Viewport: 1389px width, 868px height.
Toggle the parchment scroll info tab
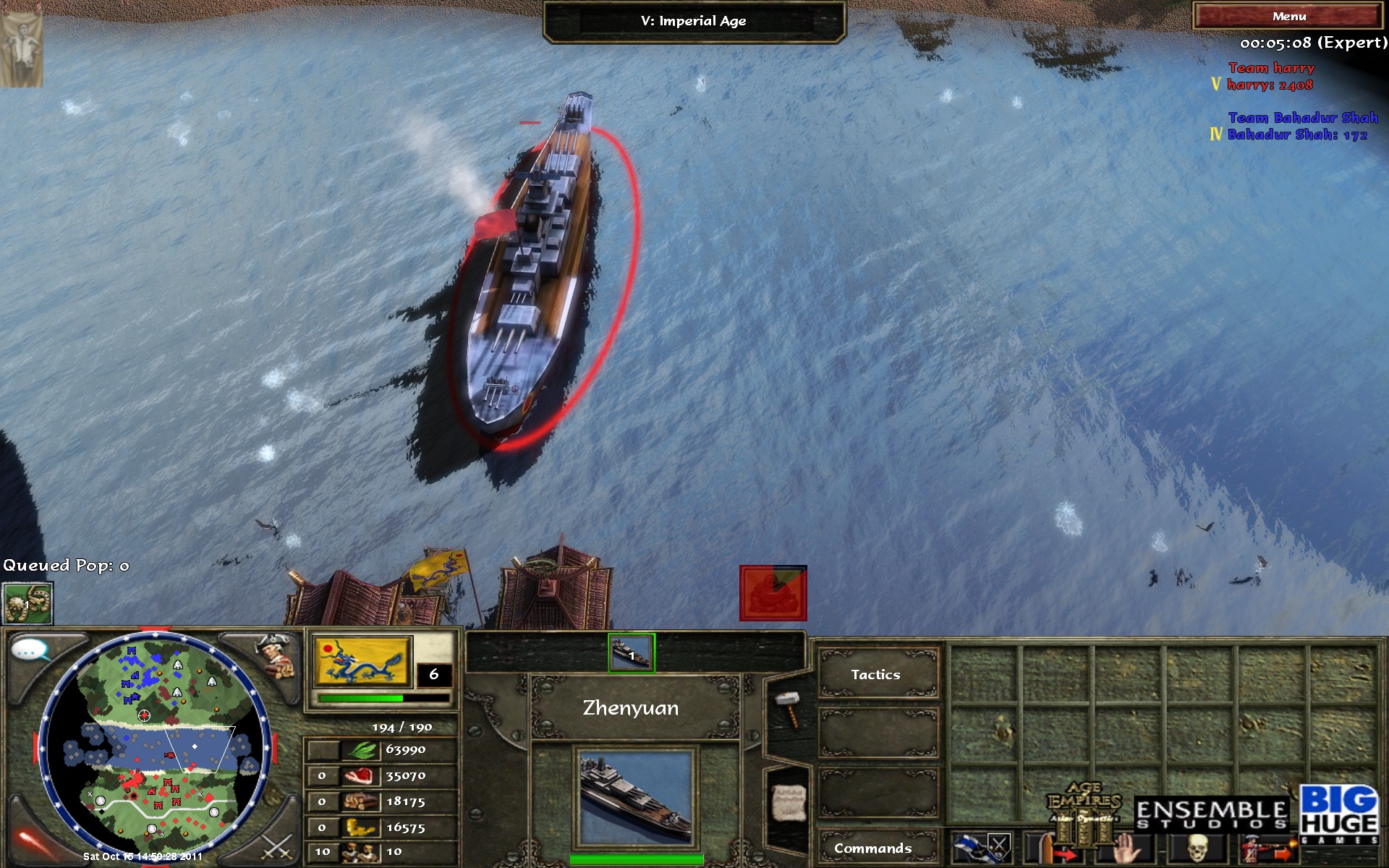(789, 803)
